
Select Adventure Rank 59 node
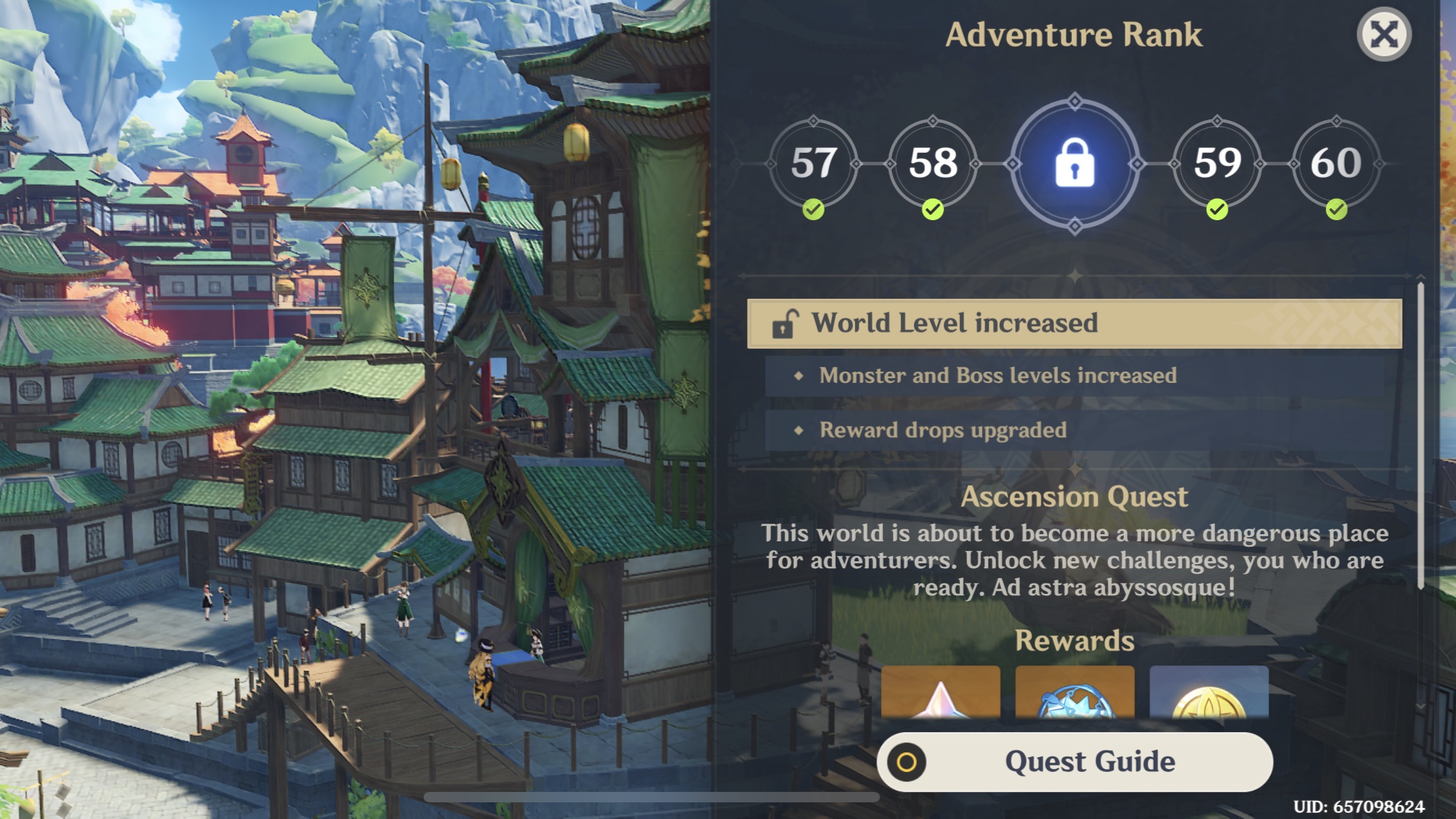click(1217, 163)
